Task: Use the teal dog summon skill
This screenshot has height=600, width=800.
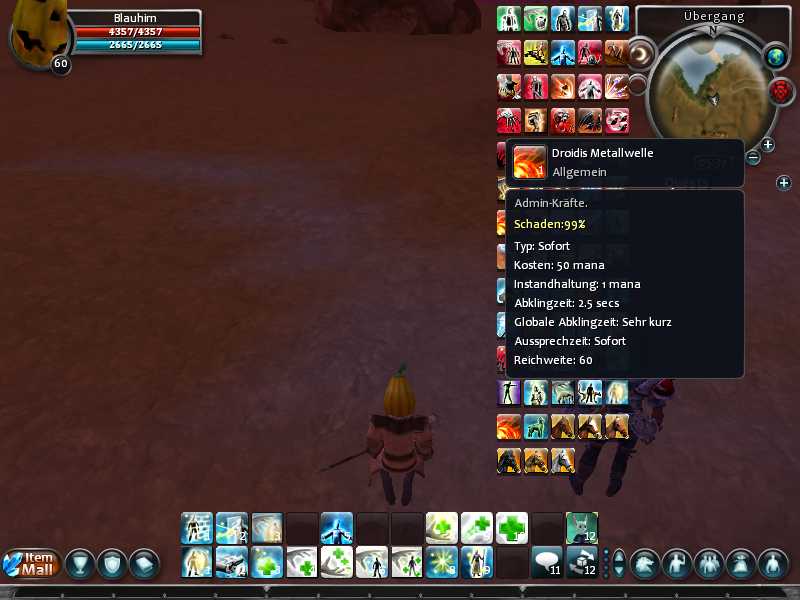Action: click(536, 426)
